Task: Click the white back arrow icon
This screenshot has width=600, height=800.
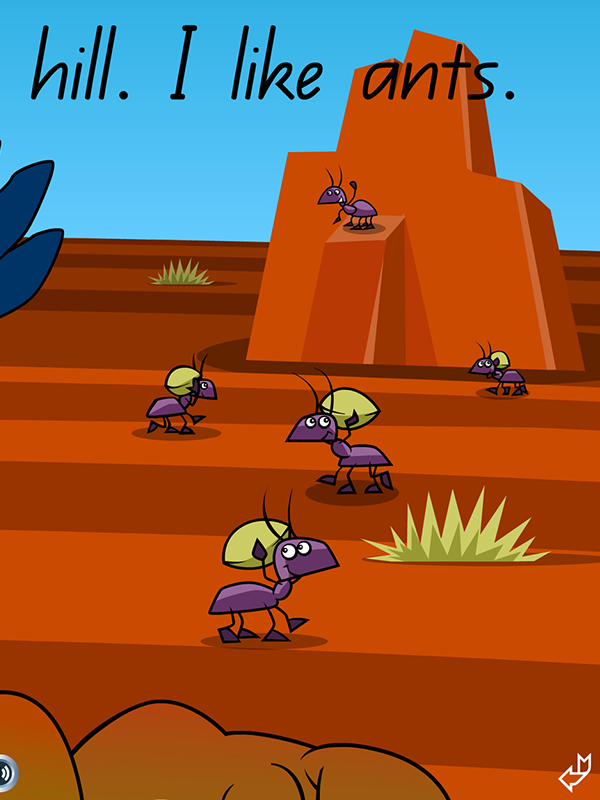Action: (575, 772)
